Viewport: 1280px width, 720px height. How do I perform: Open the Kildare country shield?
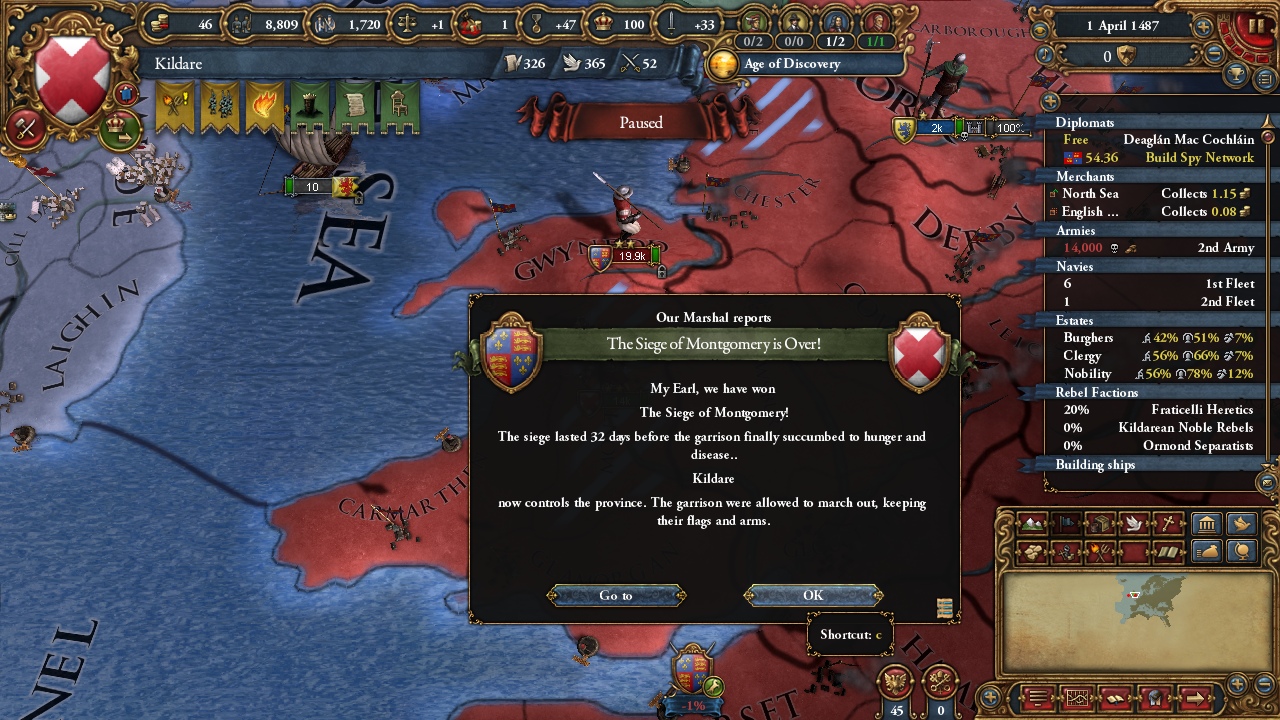tap(72, 79)
